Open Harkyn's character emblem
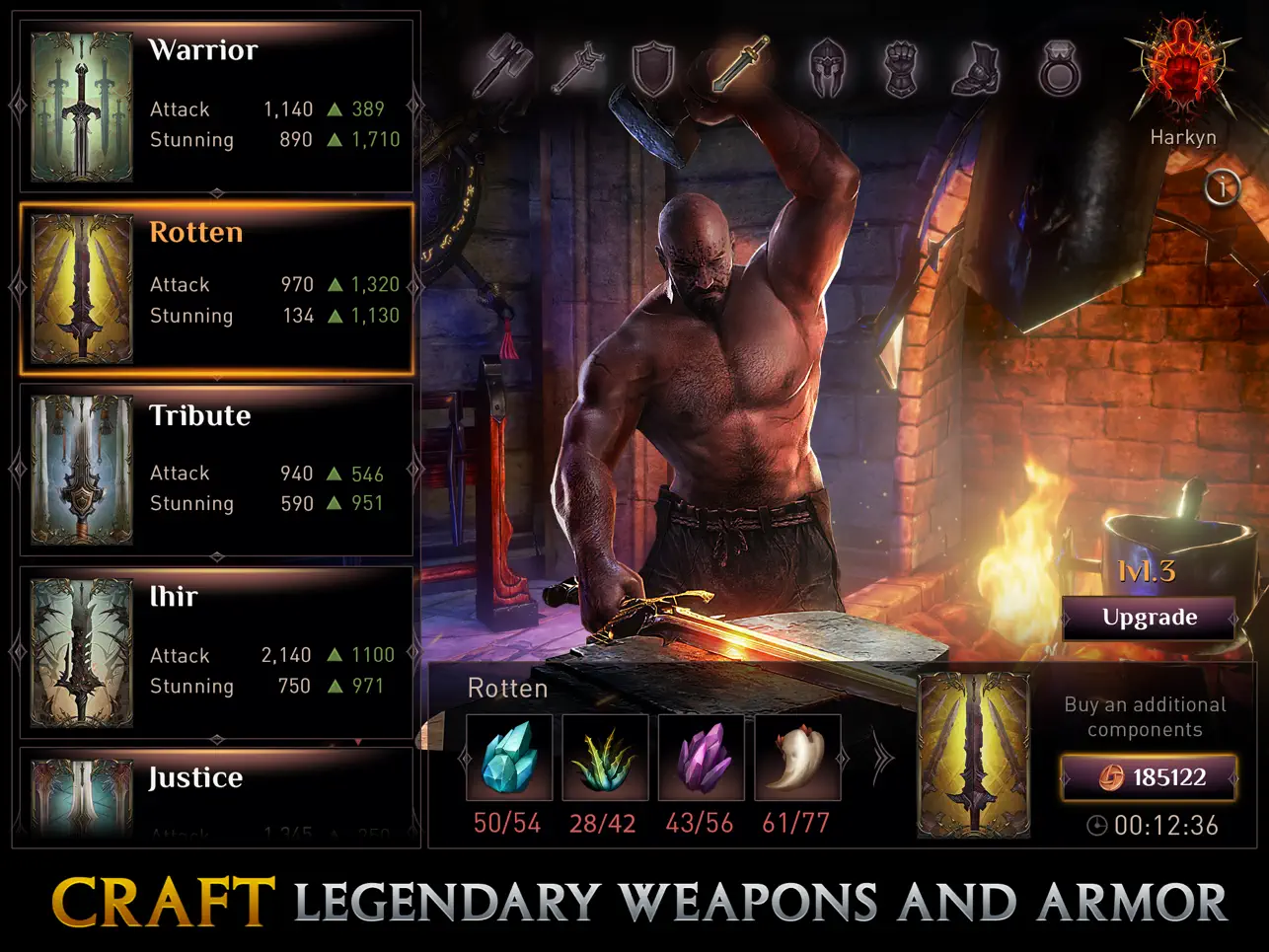The height and width of the screenshot is (952, 1269). click(x=1182, y=69)
